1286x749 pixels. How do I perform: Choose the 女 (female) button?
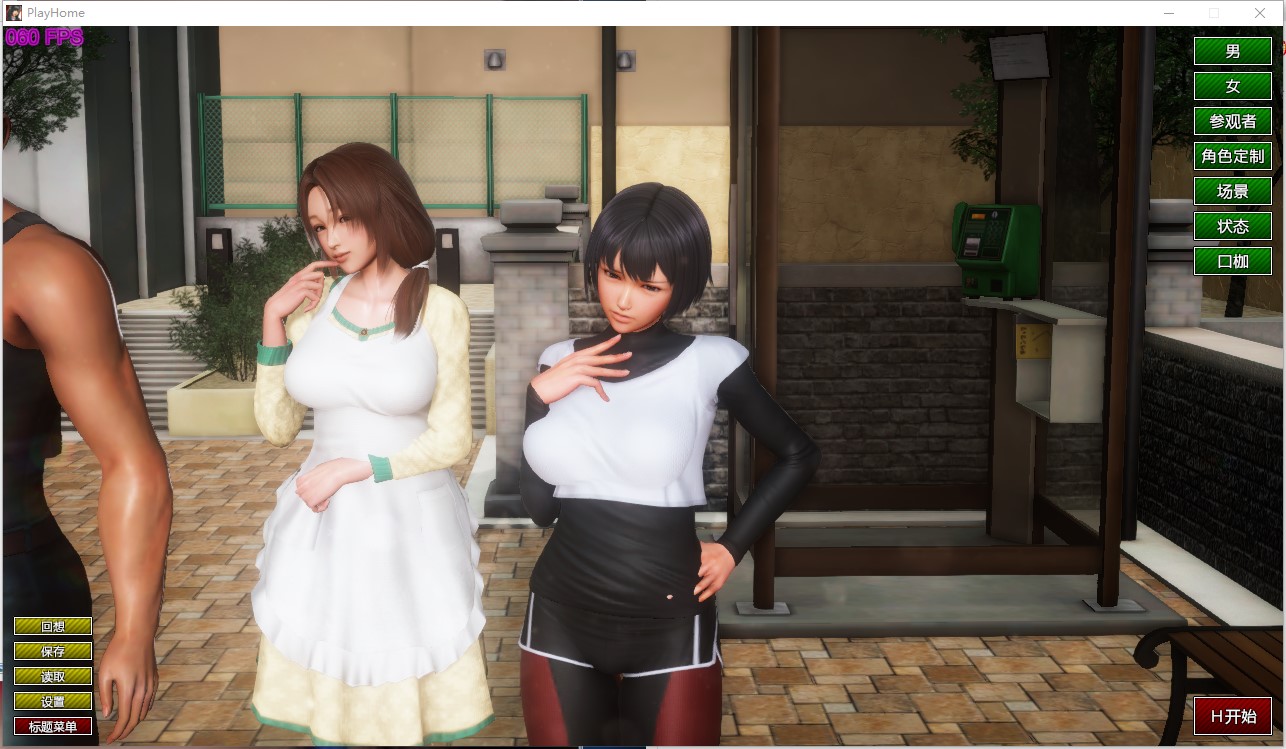[x=1232, y=86]
